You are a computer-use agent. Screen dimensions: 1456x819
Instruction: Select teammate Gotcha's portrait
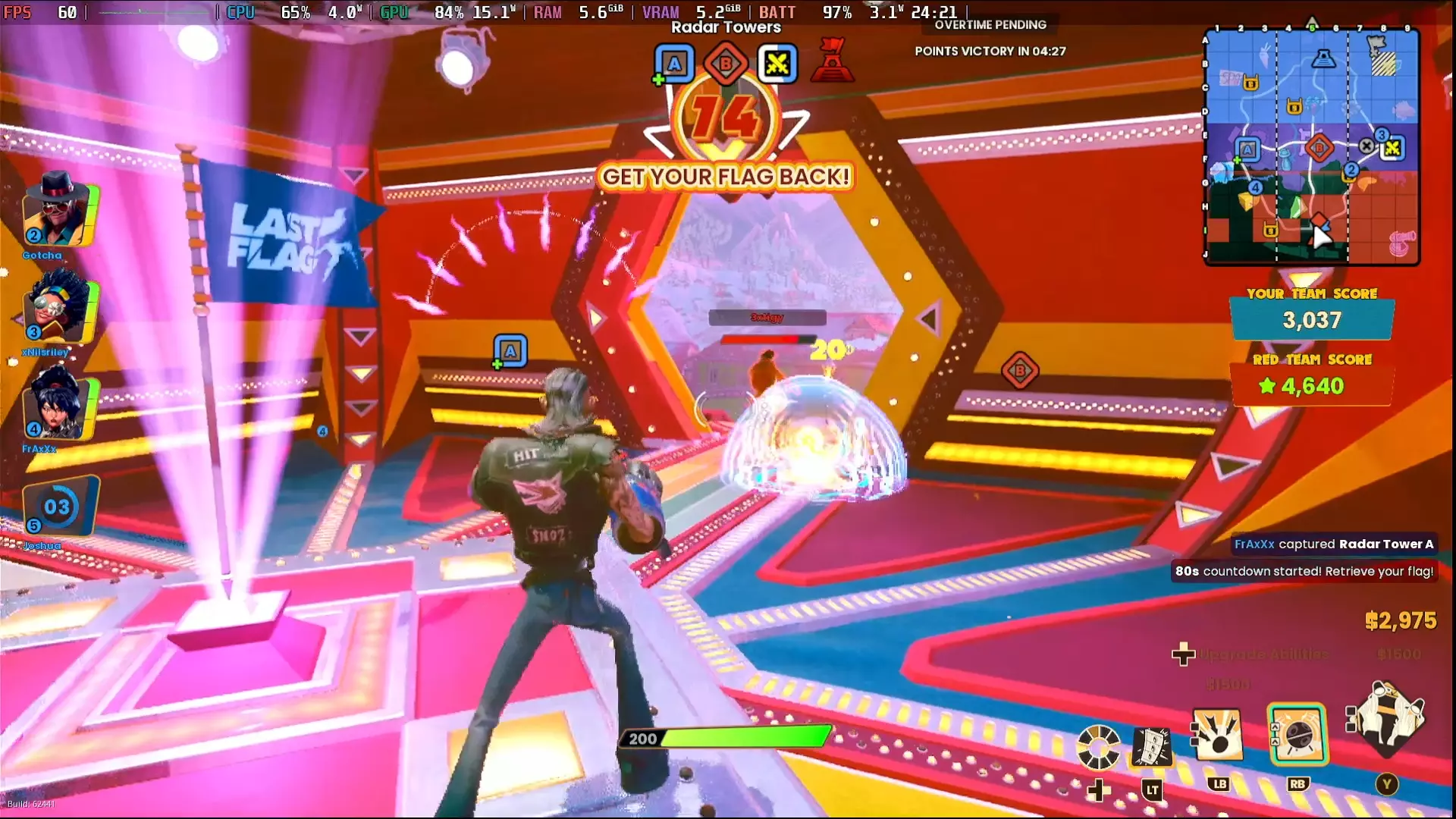tap(58, 209)
